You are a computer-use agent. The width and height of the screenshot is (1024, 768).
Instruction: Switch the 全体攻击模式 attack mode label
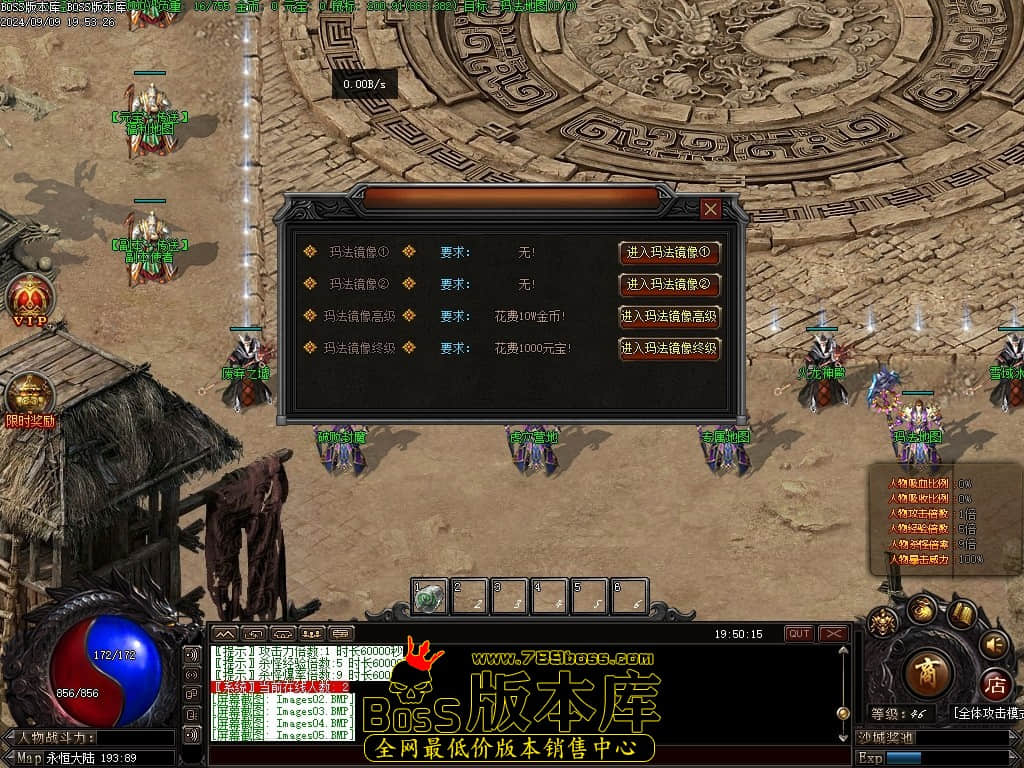[987, 713]
